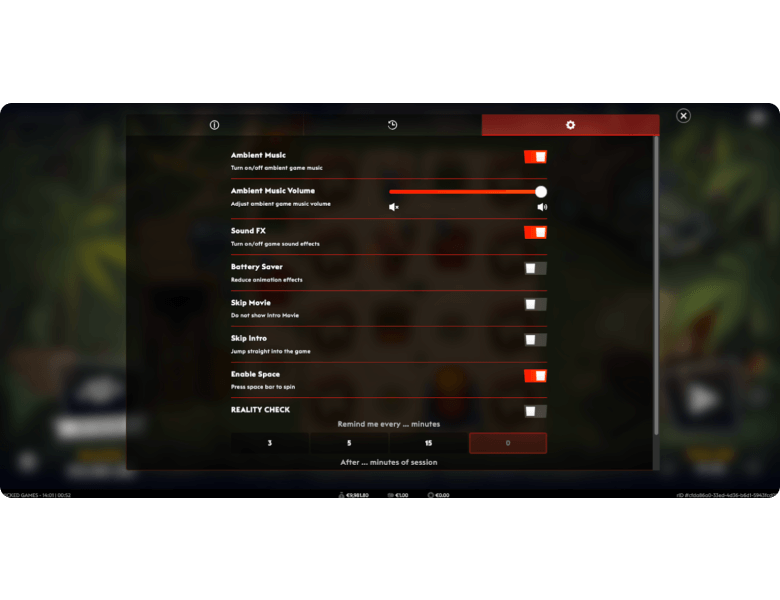Choose the 0 minutes reminder option
The height and width of the screenshot is (600, 780).
tap(507, 443)
